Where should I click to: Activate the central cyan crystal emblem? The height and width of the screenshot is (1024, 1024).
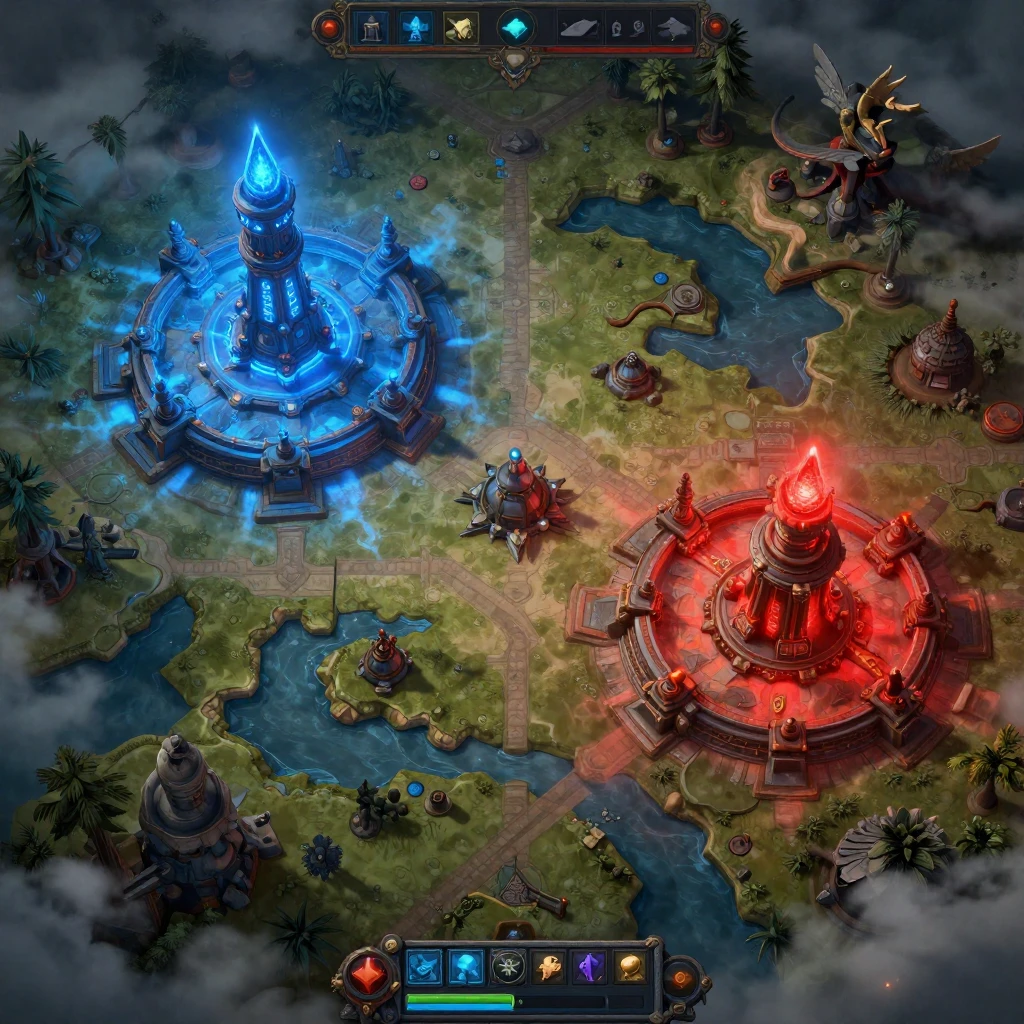click(516, 27)
